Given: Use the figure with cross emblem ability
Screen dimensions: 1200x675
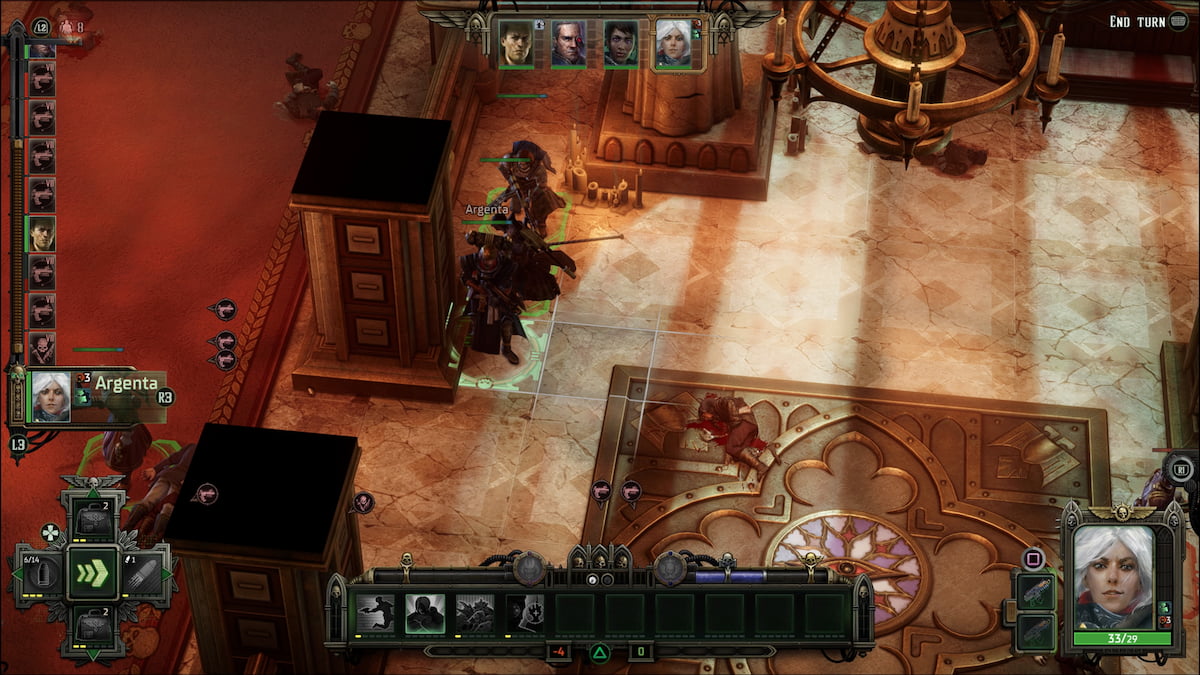Looking at the screenshot, I should [x=525, y=613].
